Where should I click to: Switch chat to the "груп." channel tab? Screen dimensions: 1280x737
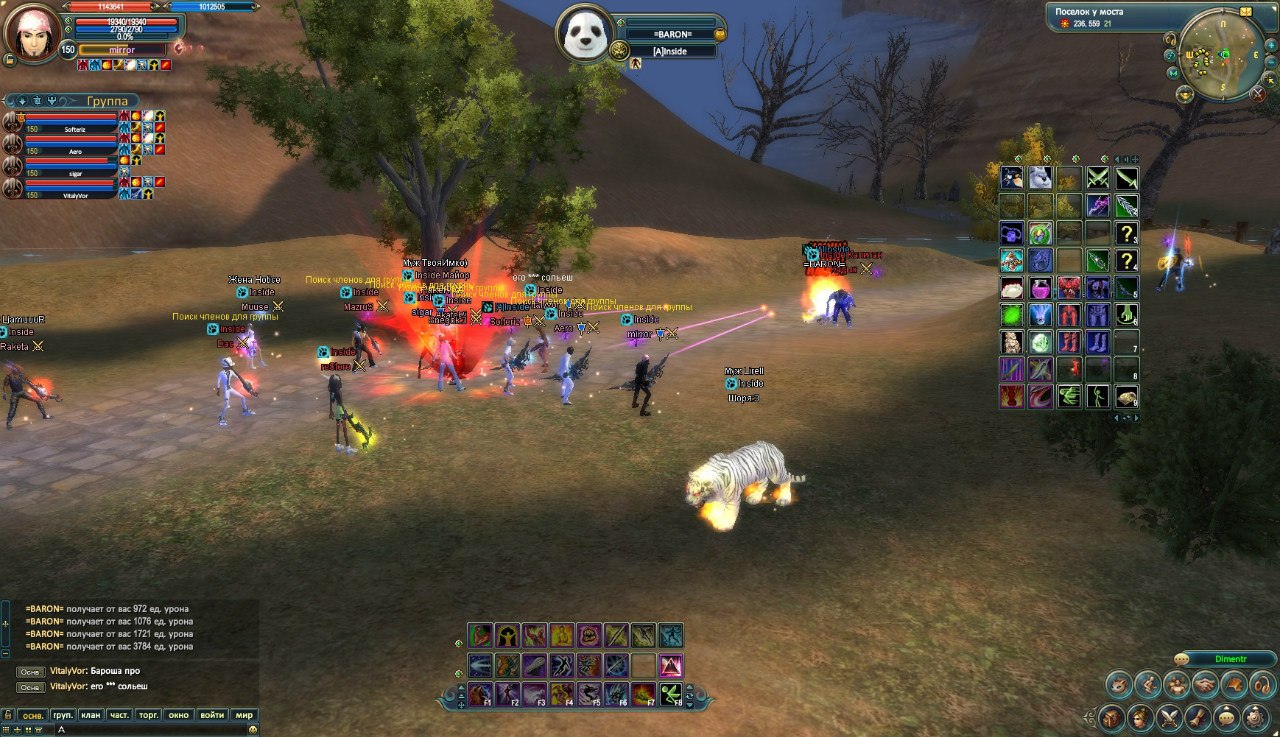coord(63,715)
